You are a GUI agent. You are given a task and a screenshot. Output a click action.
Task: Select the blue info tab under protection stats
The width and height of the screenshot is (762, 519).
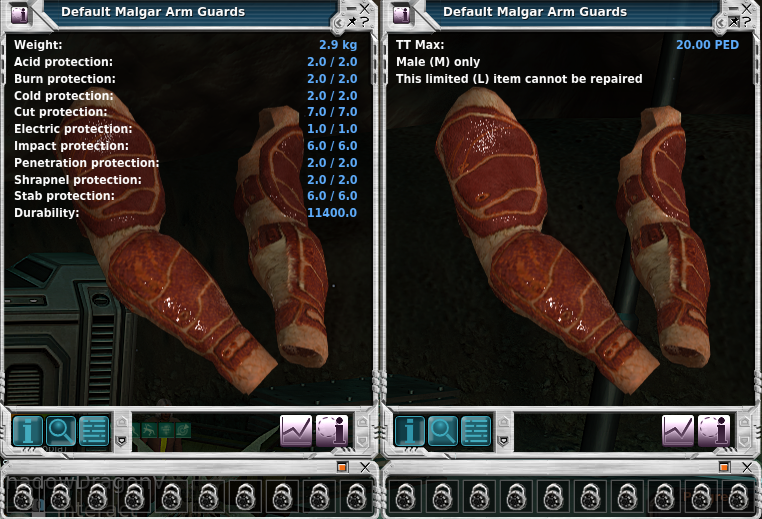pyautogui.click(x=28, y=431)
